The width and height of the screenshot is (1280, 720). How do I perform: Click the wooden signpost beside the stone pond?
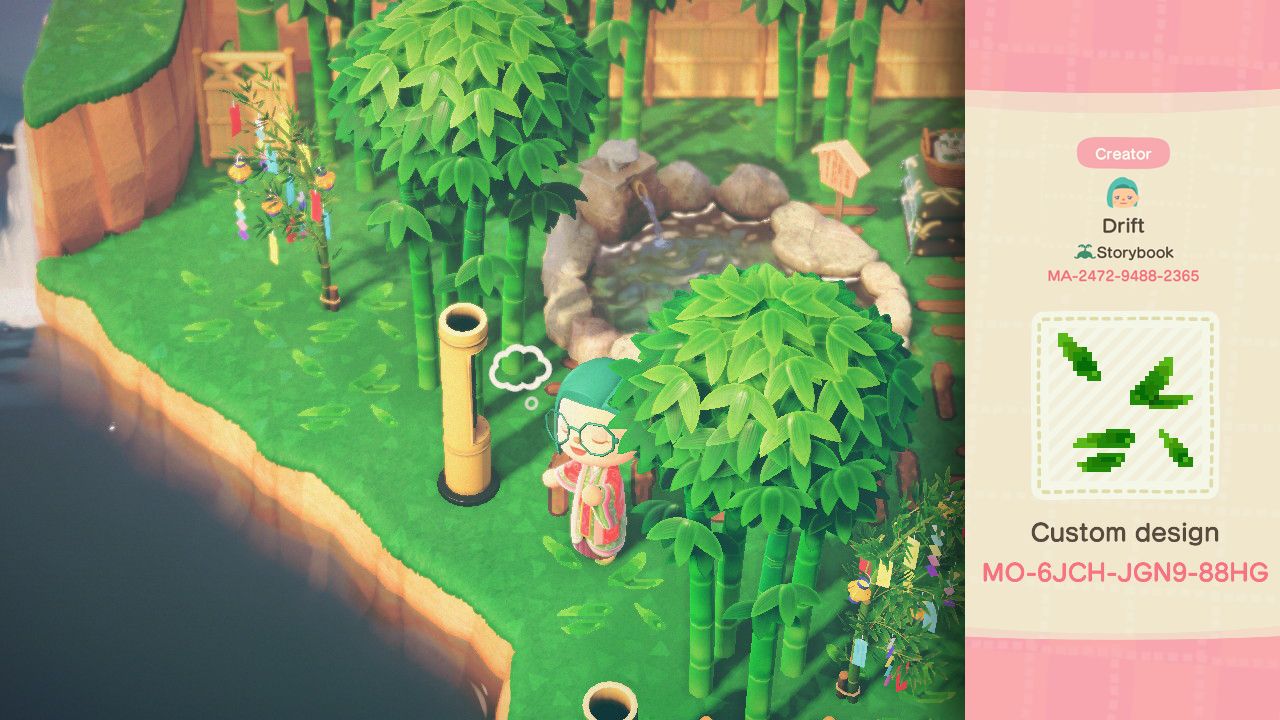point(836,170)
